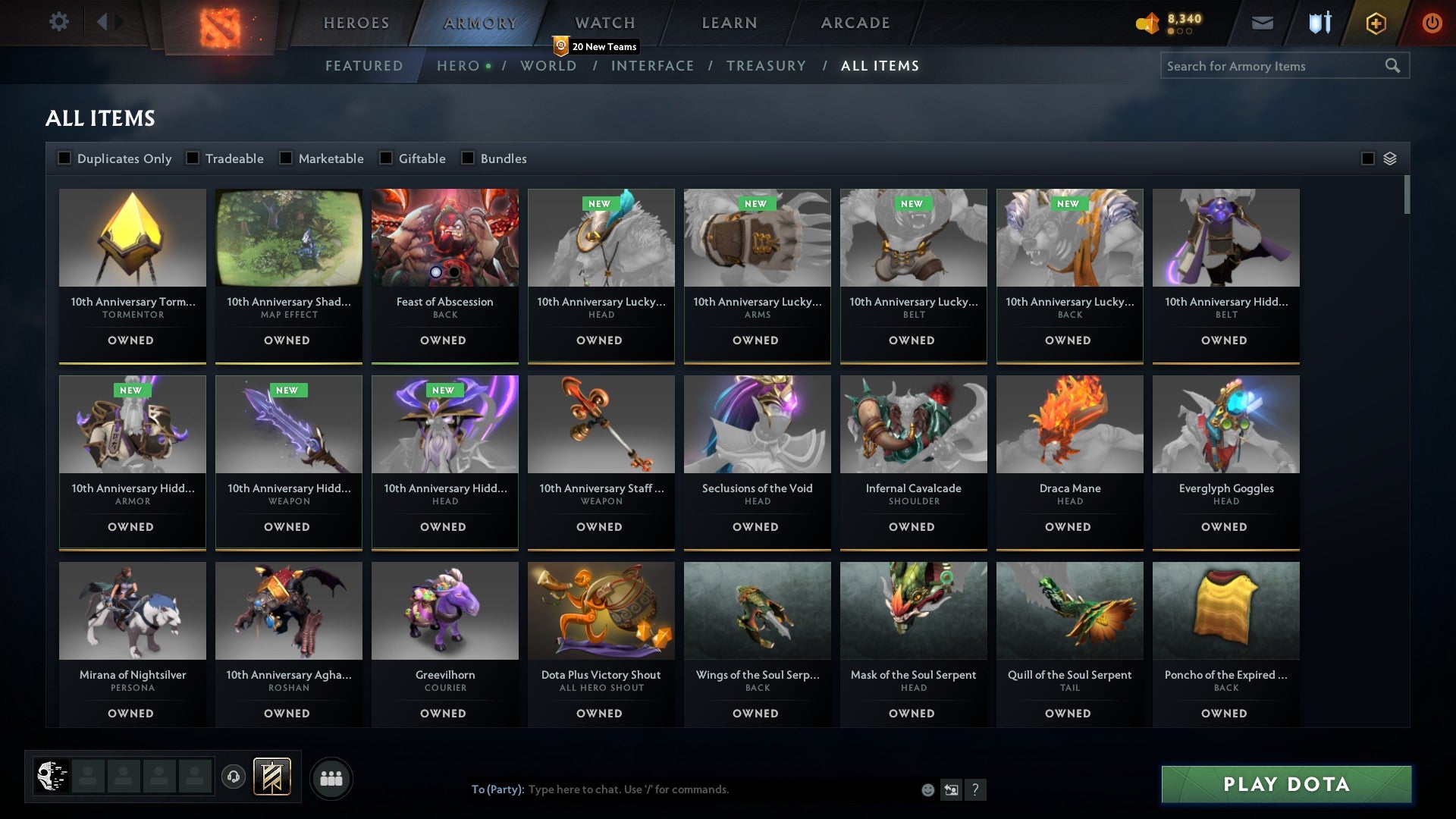Image resolution: width=1456 pixels, height=819 pixels.
Task: Open the settings gear icon
Action: click(x=59, y=22)
